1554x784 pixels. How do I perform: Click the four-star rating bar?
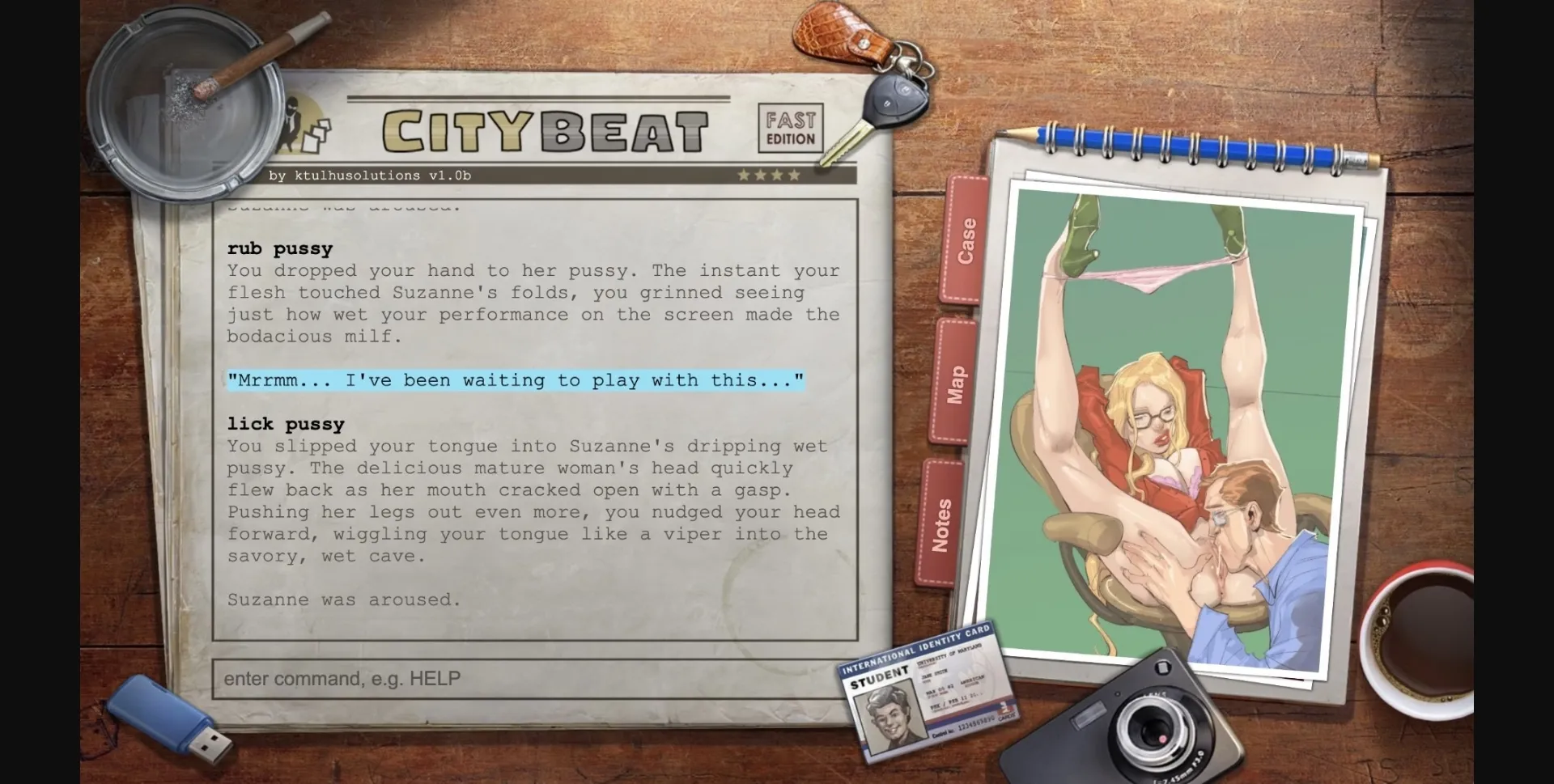point(771,173)
